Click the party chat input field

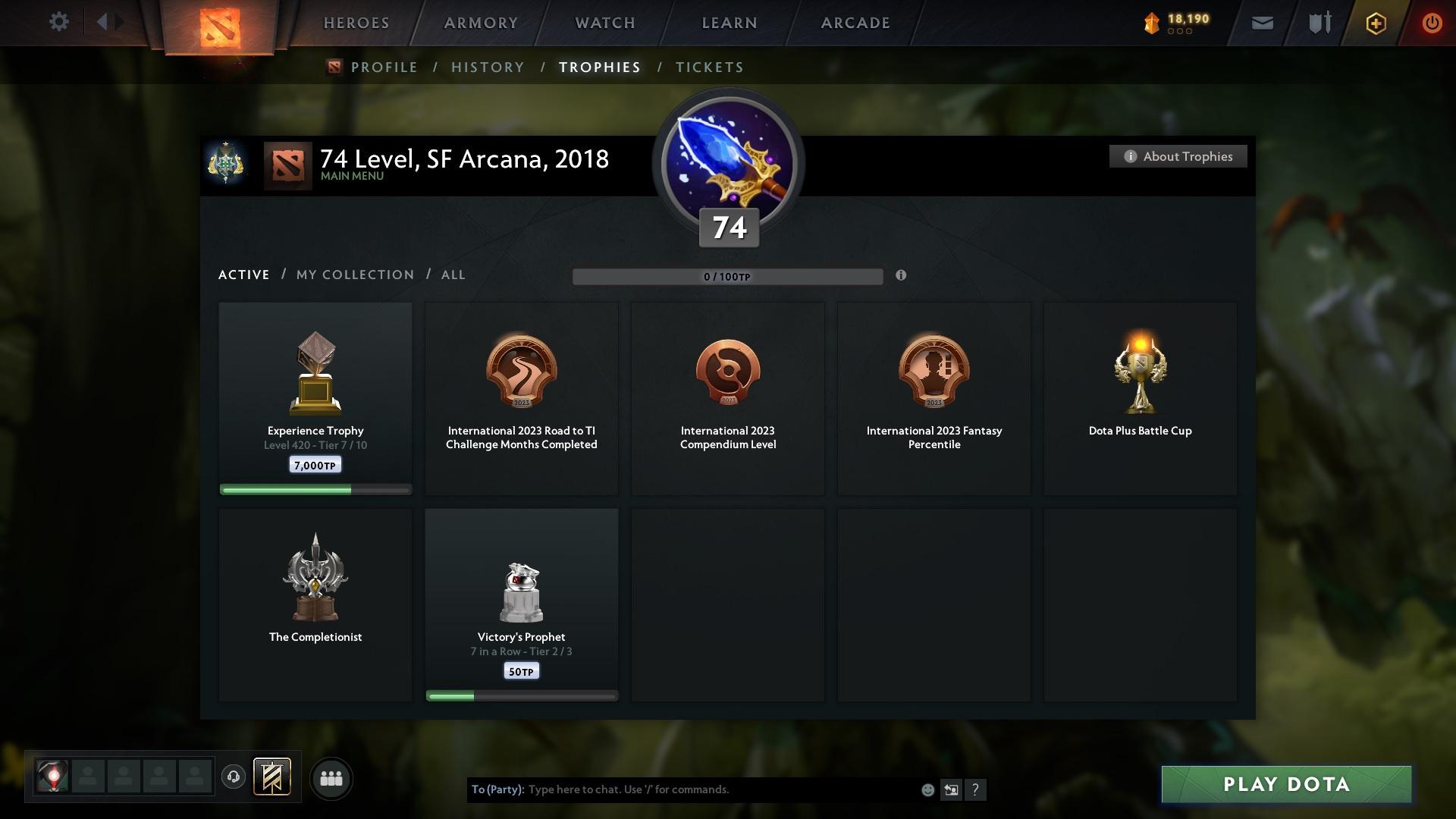tap(682, 789)
